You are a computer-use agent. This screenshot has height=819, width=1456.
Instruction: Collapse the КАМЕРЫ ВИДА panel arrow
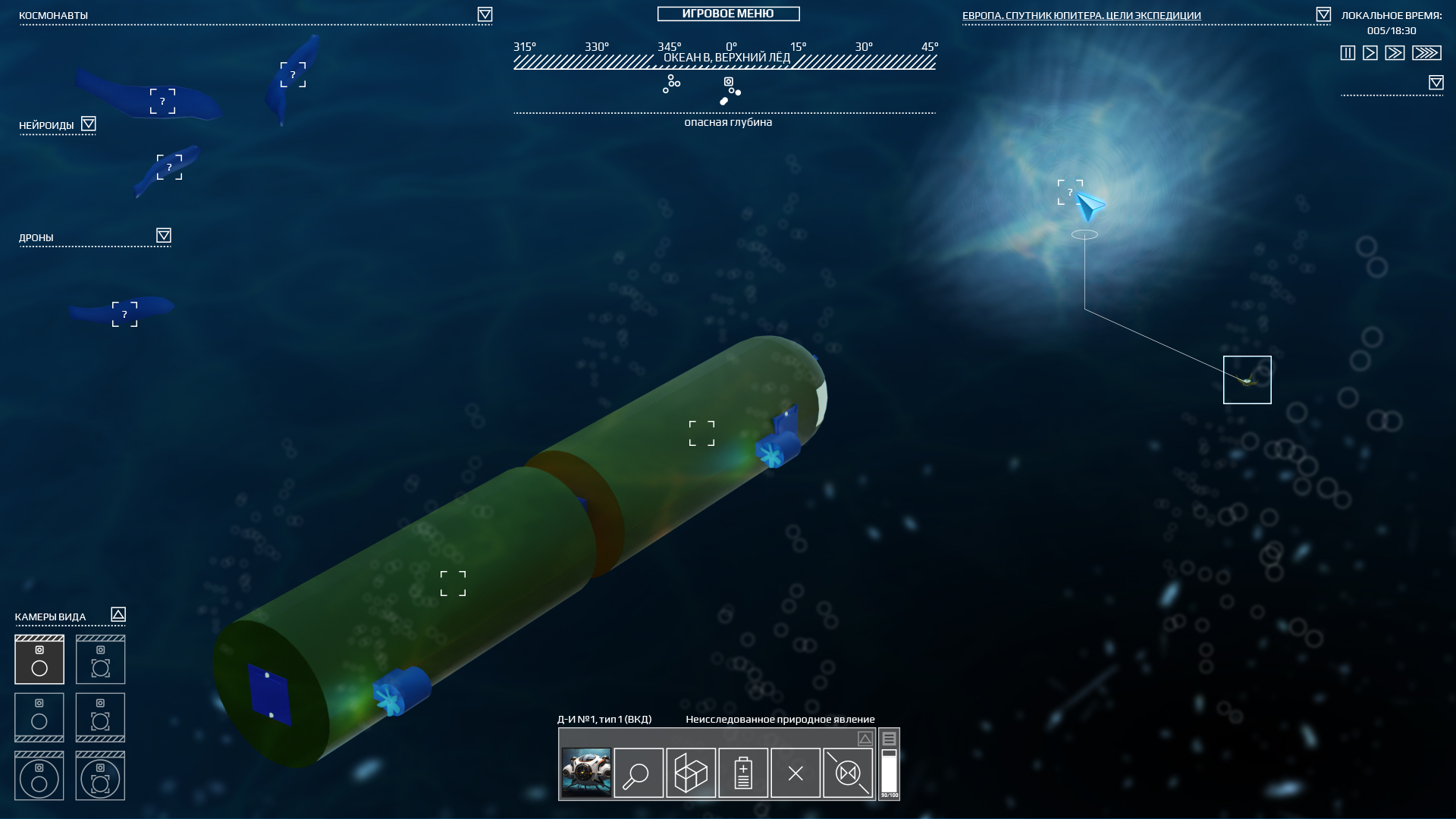tap(118, 614)
